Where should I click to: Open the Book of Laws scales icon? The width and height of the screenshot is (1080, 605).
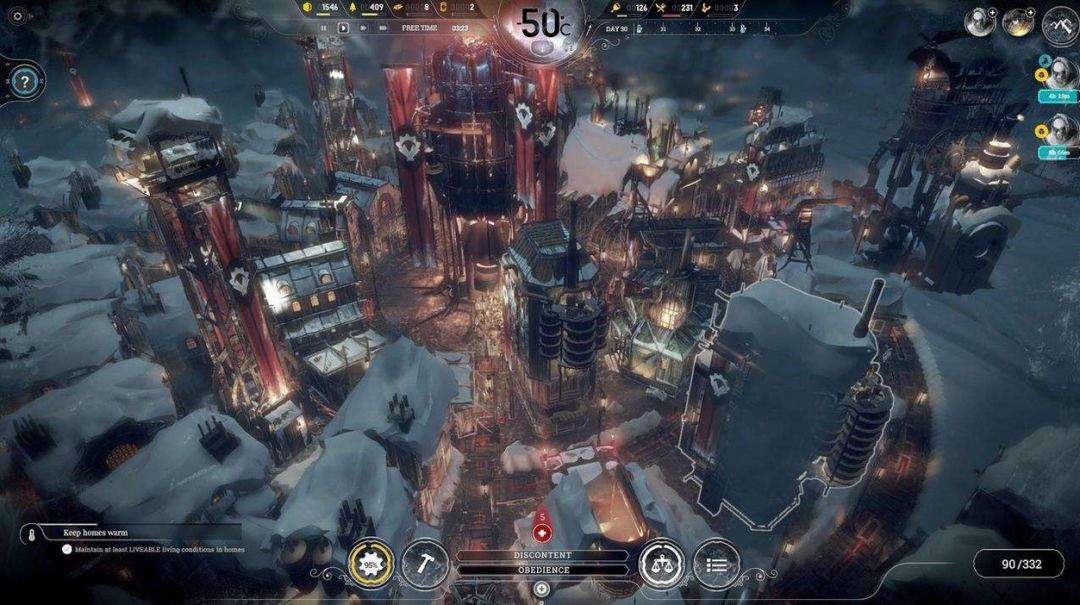661,564
